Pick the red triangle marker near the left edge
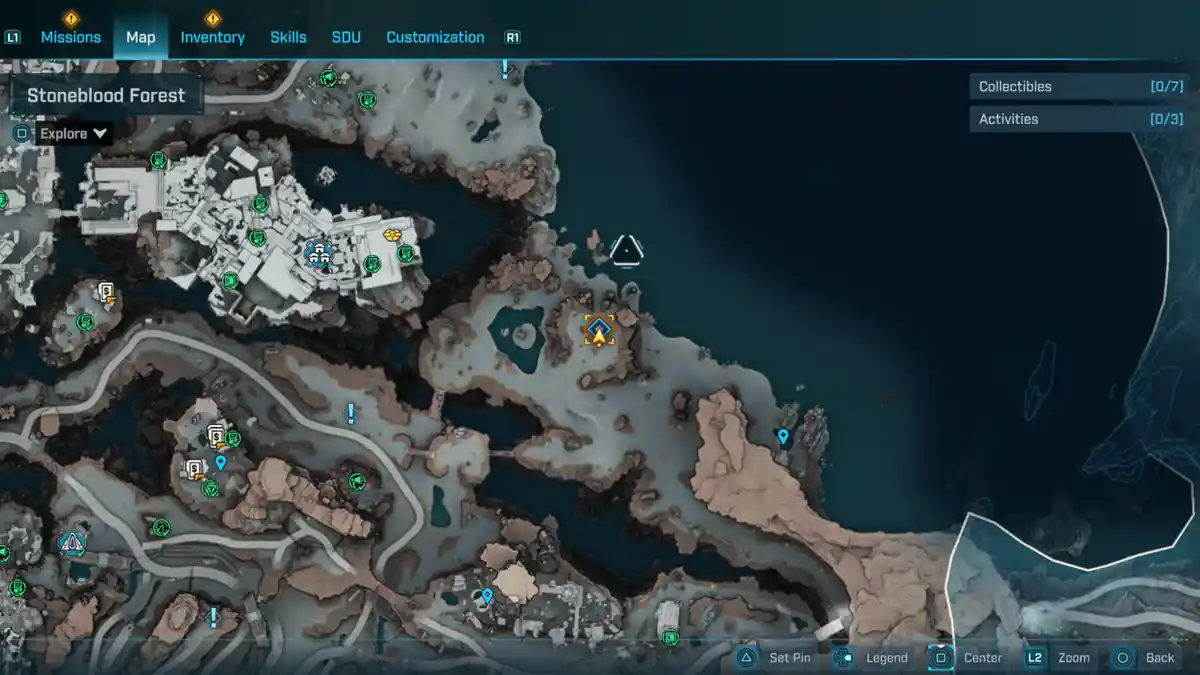This screenshot has width=1200, height=675. [72, 543]
